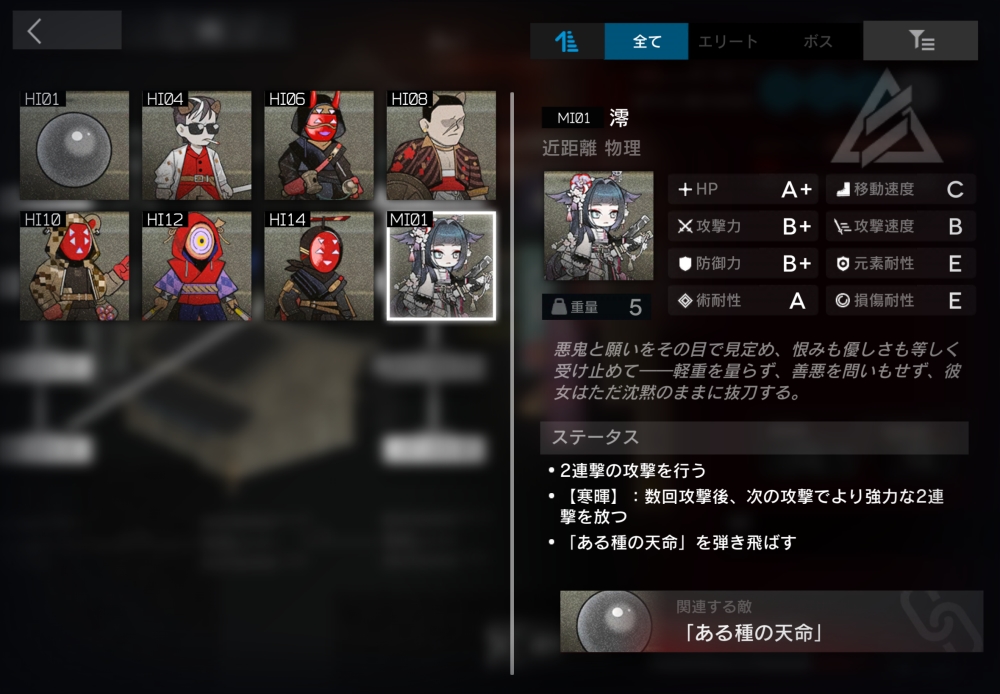Select enemy HI08 bear-eared man
1000x694 pixels.
pyautogui.click(x=441, y=145)
